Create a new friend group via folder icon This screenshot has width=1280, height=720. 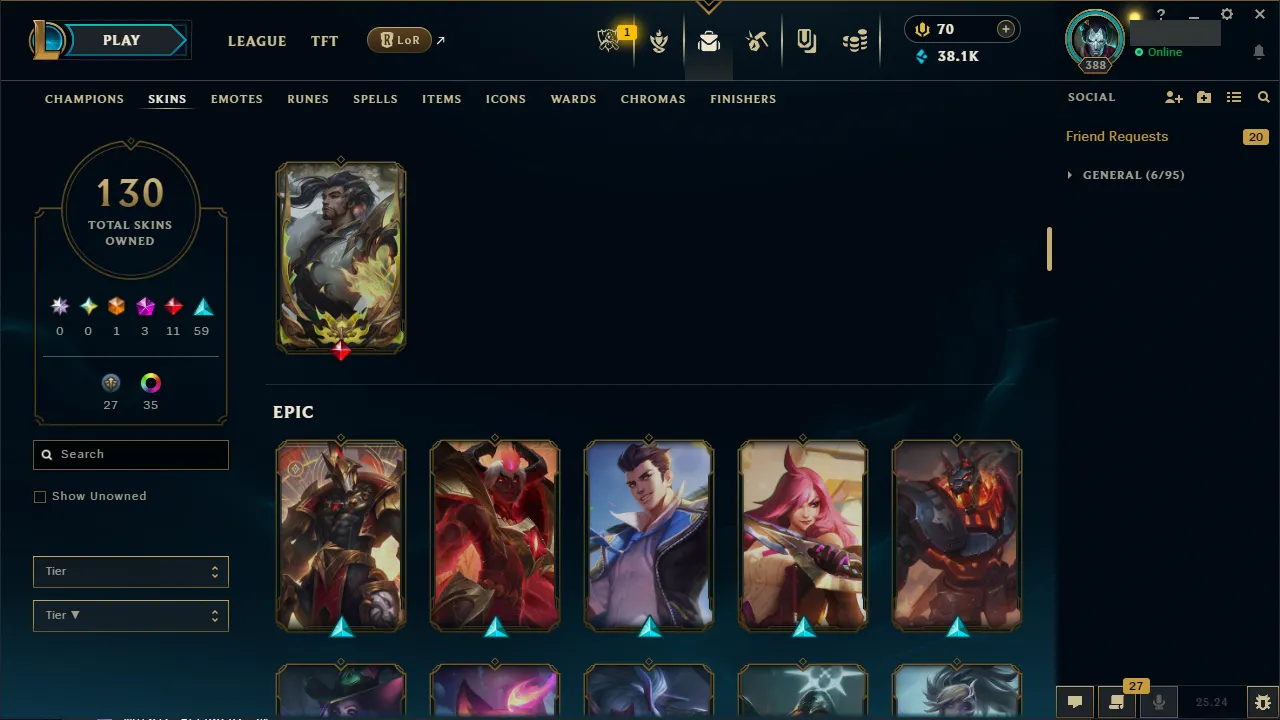(x=1204, y=97)
